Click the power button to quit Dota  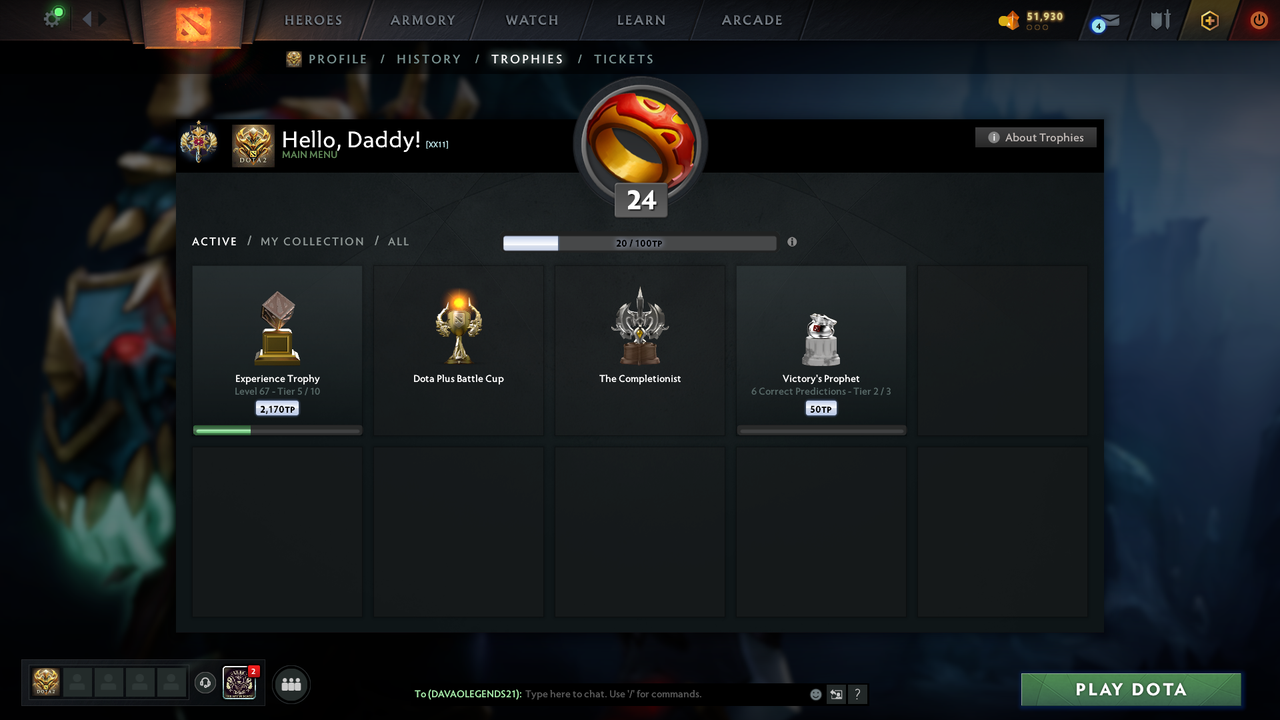pyautogui.click(x=1258, y=20)
